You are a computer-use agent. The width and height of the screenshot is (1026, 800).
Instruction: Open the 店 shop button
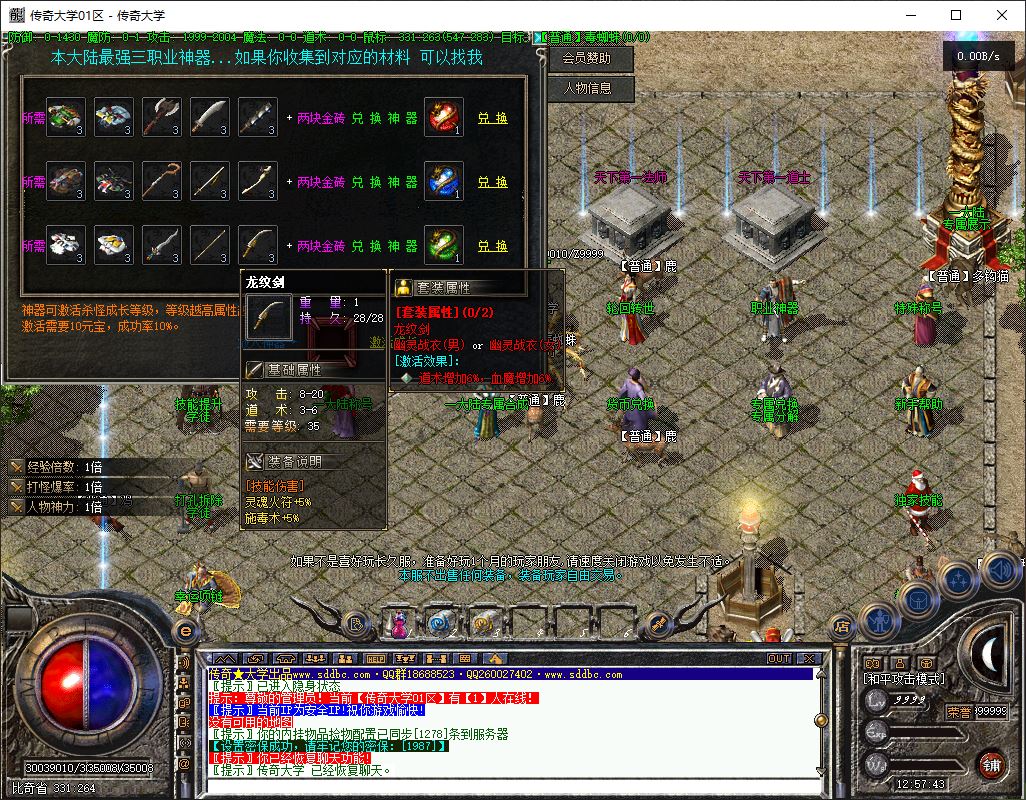coord(841,628)
